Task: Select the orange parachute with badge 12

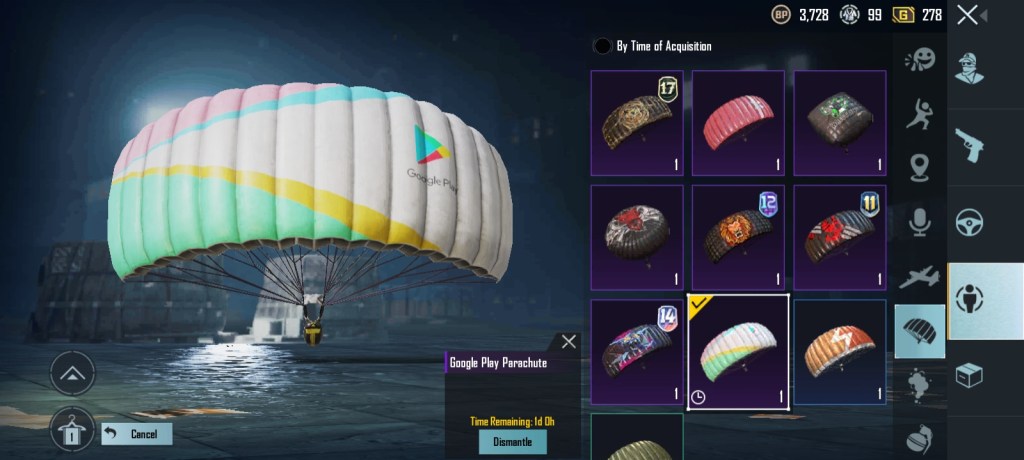Action: [739, 237]
